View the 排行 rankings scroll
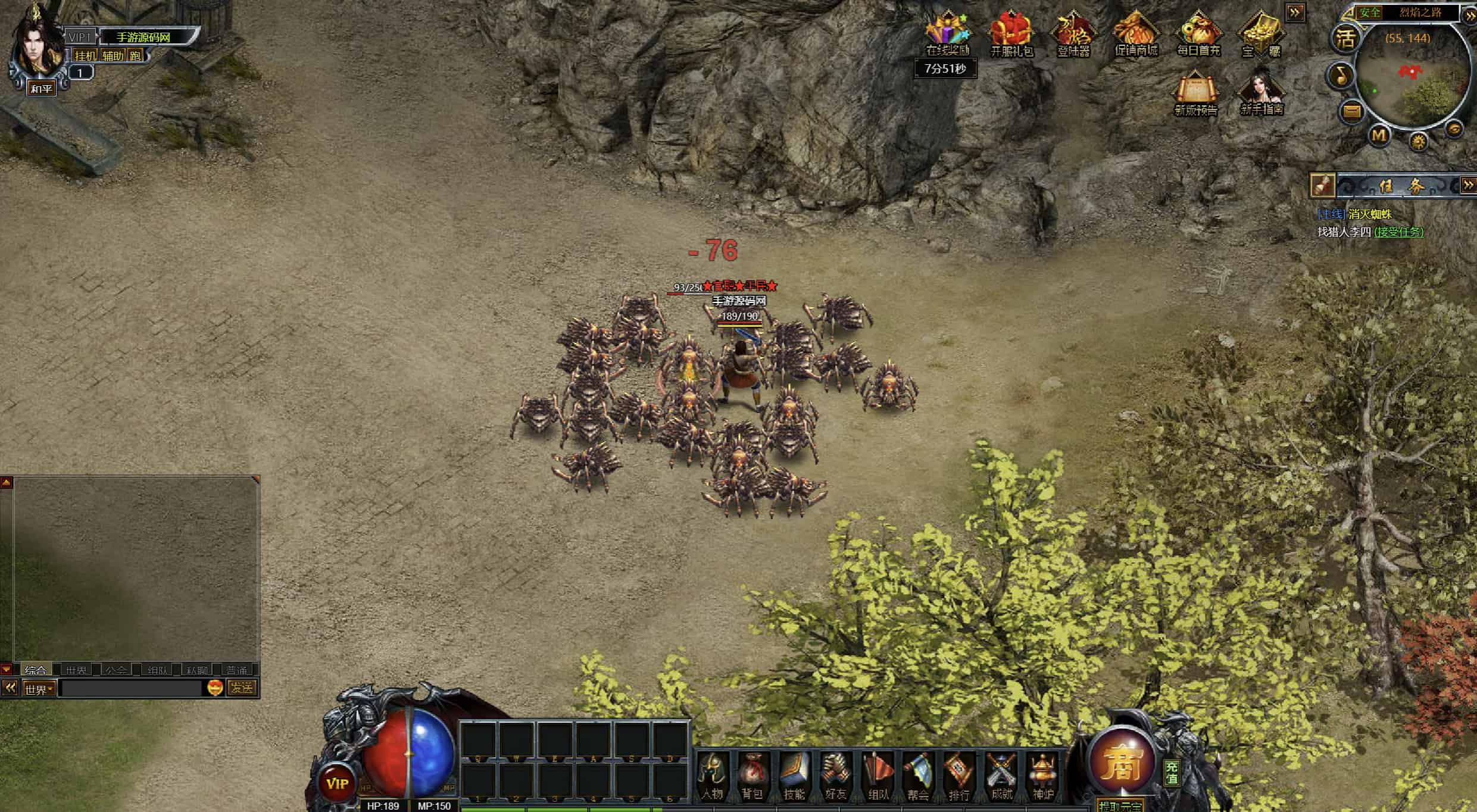The width and height of the screenshot is (1477, 812). click(x=959, y=776)
